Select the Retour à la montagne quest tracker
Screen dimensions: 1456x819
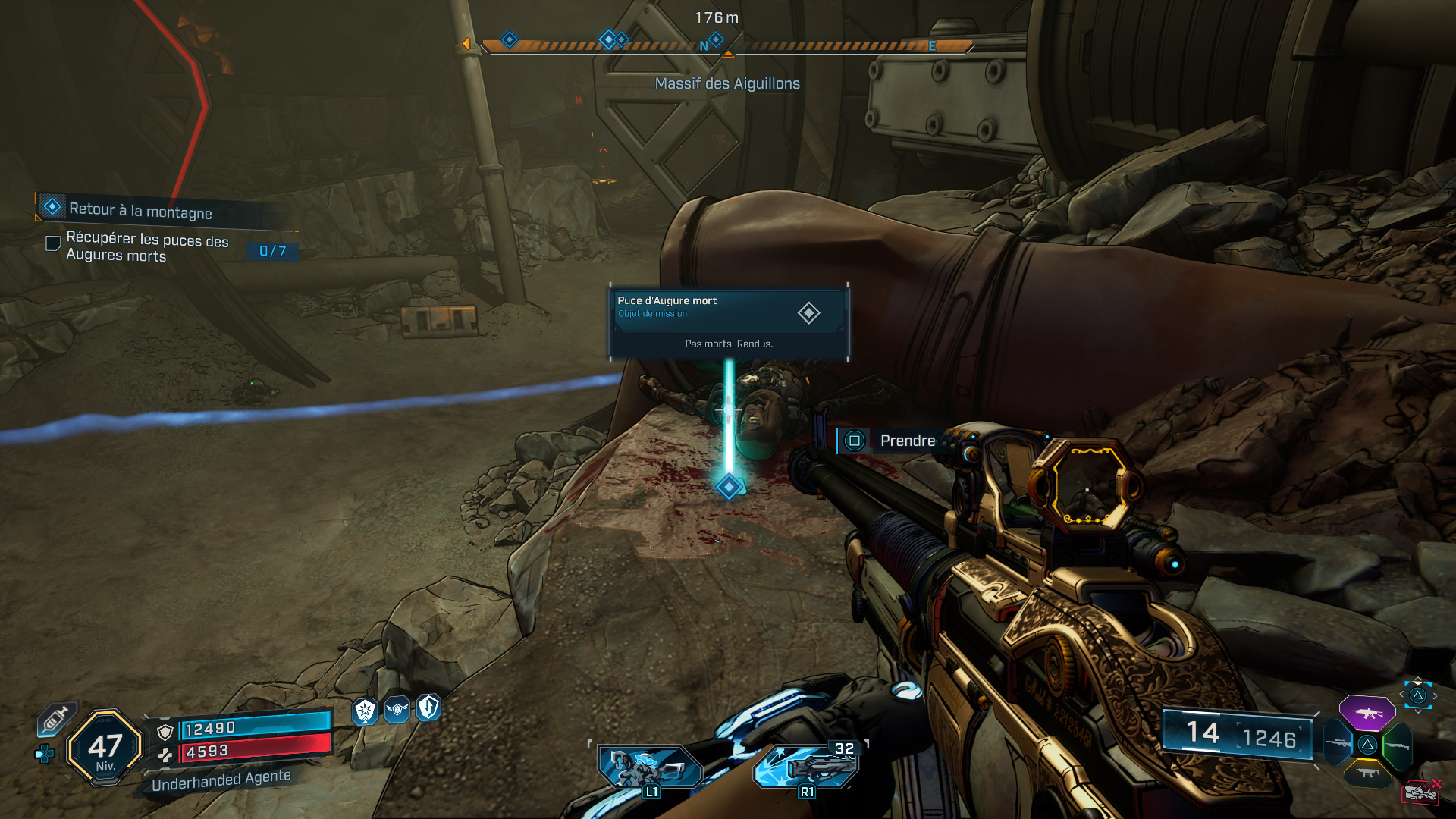[x=140, y=209]
